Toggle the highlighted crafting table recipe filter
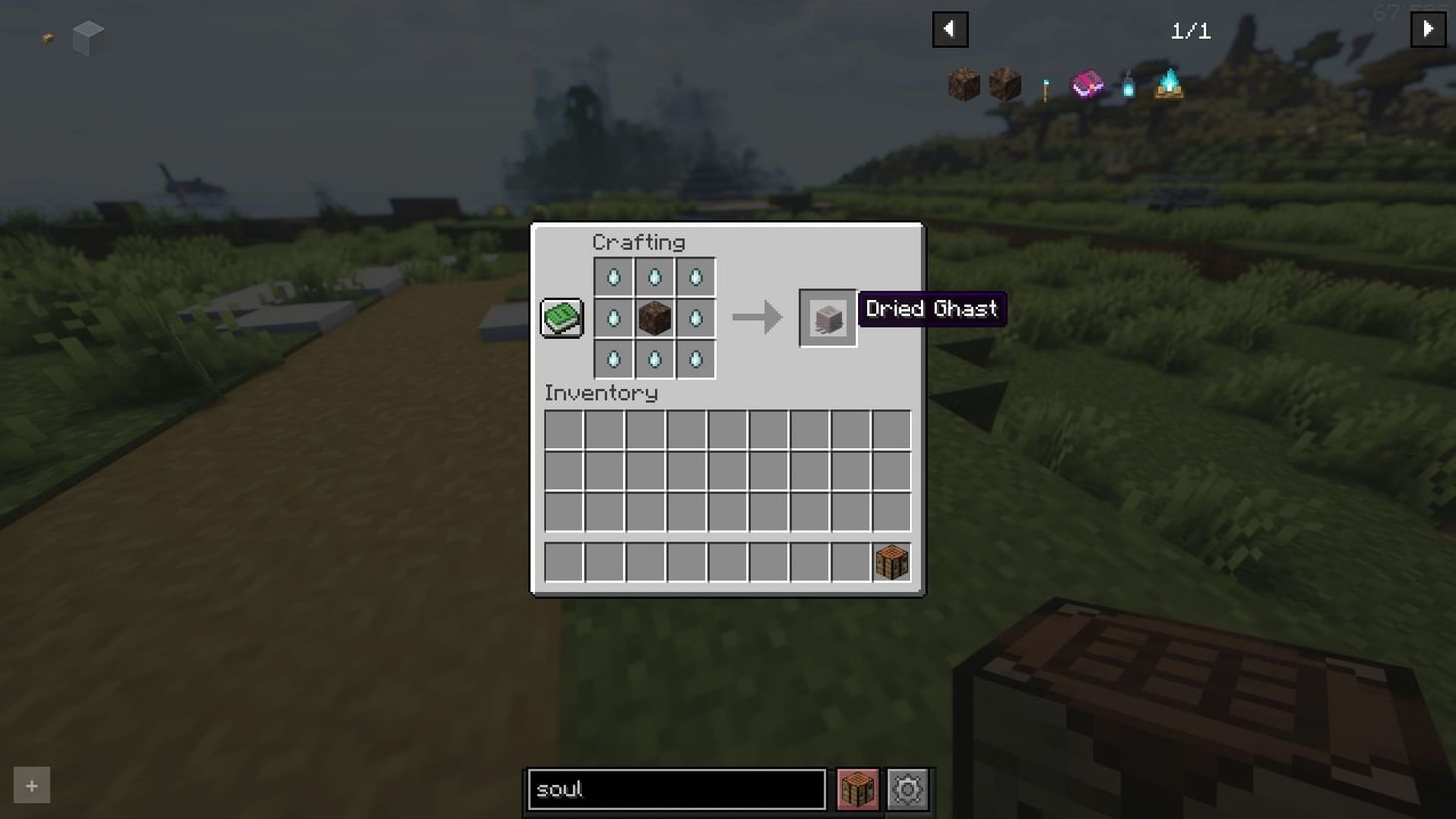 pyautogui.click(x=855, y=788)
